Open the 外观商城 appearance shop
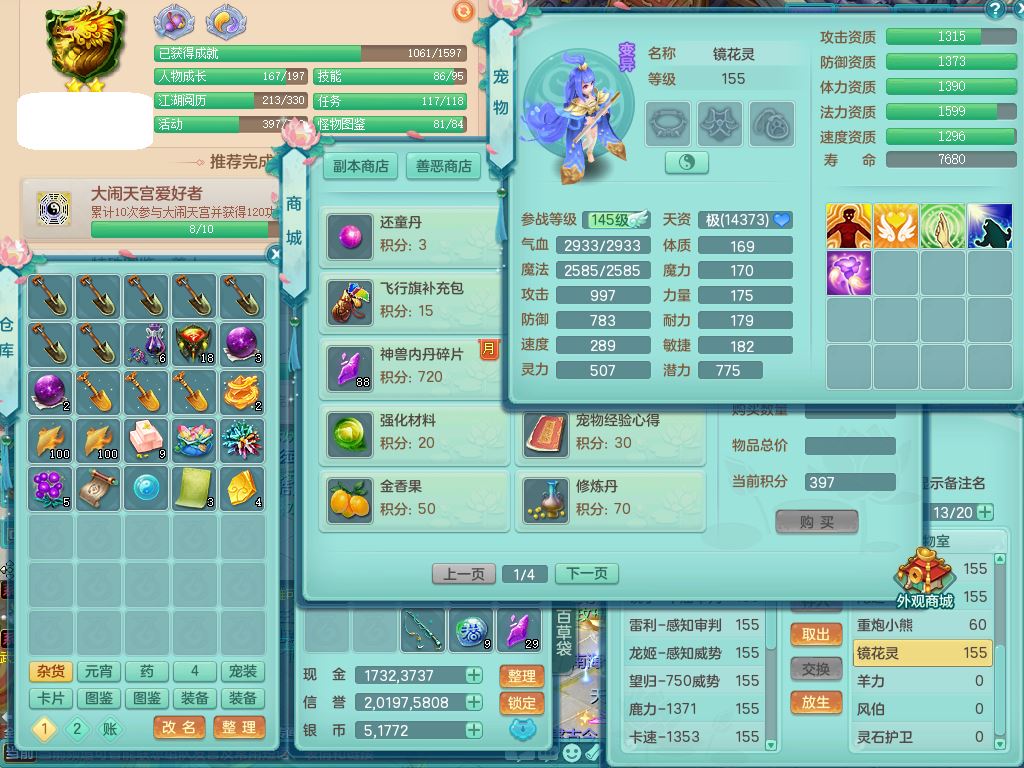1024x768 pixels. tap(924, 580)
